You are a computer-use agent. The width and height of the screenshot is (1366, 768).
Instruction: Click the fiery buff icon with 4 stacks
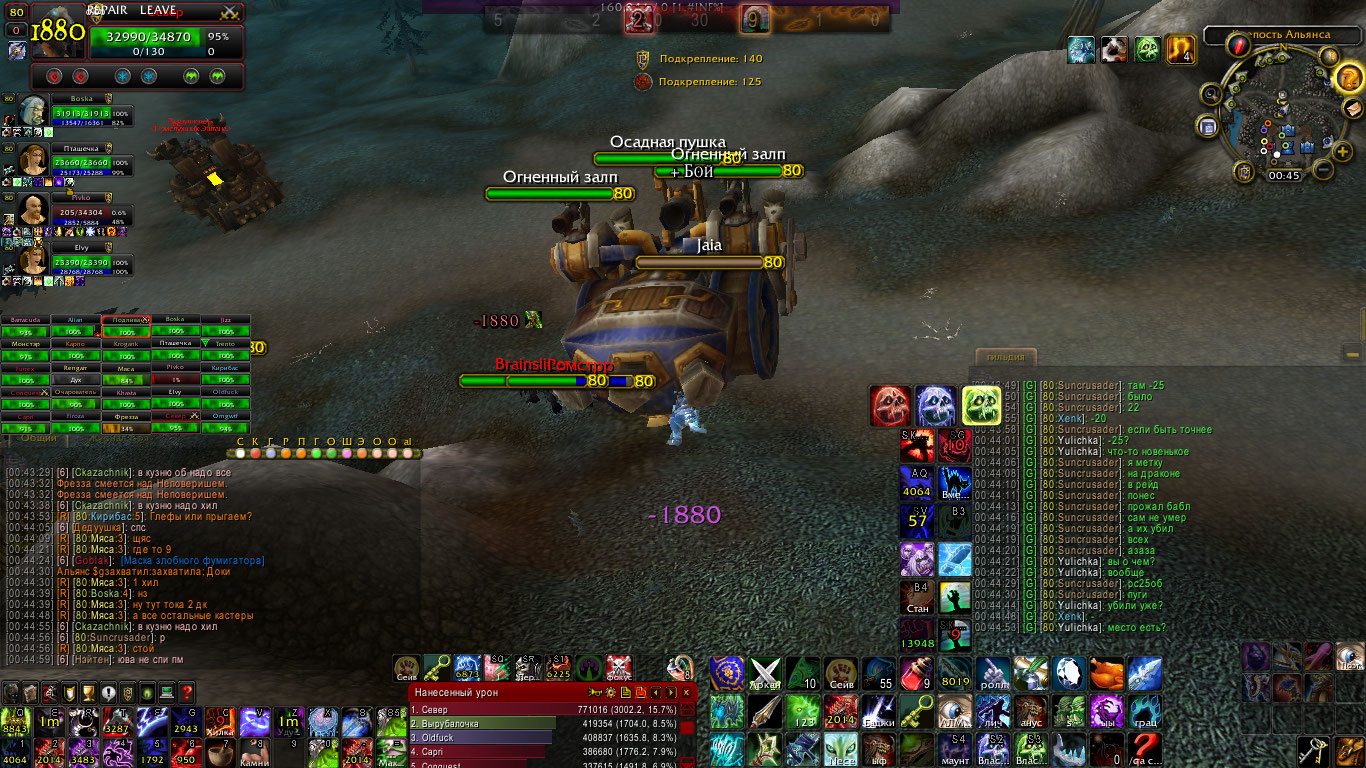coord(1182,49)
